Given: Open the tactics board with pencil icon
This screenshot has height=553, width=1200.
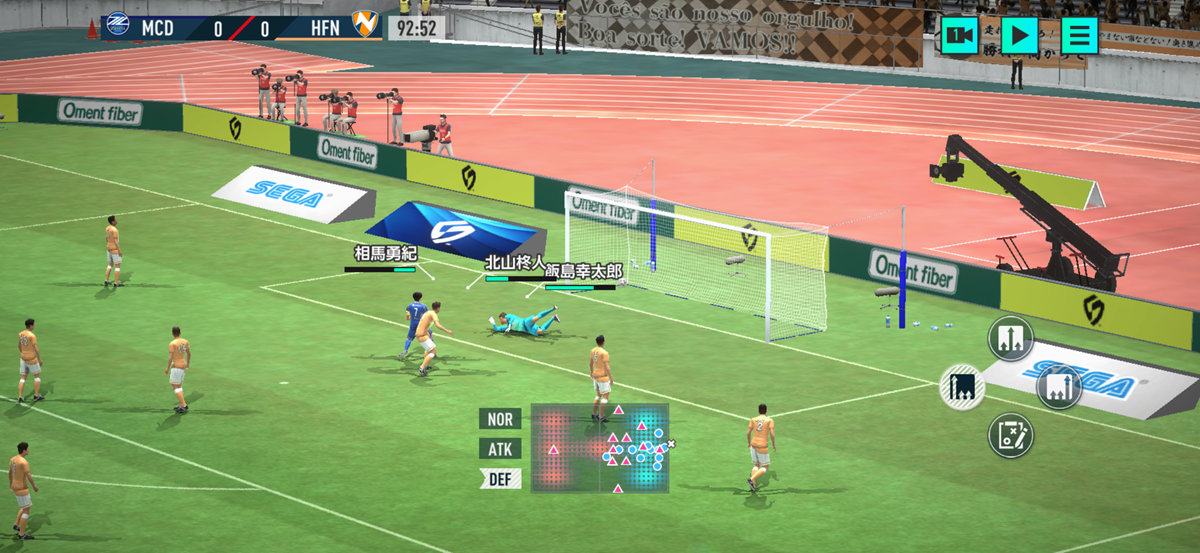Looking at the screenshot, I should pos(1011,435).
